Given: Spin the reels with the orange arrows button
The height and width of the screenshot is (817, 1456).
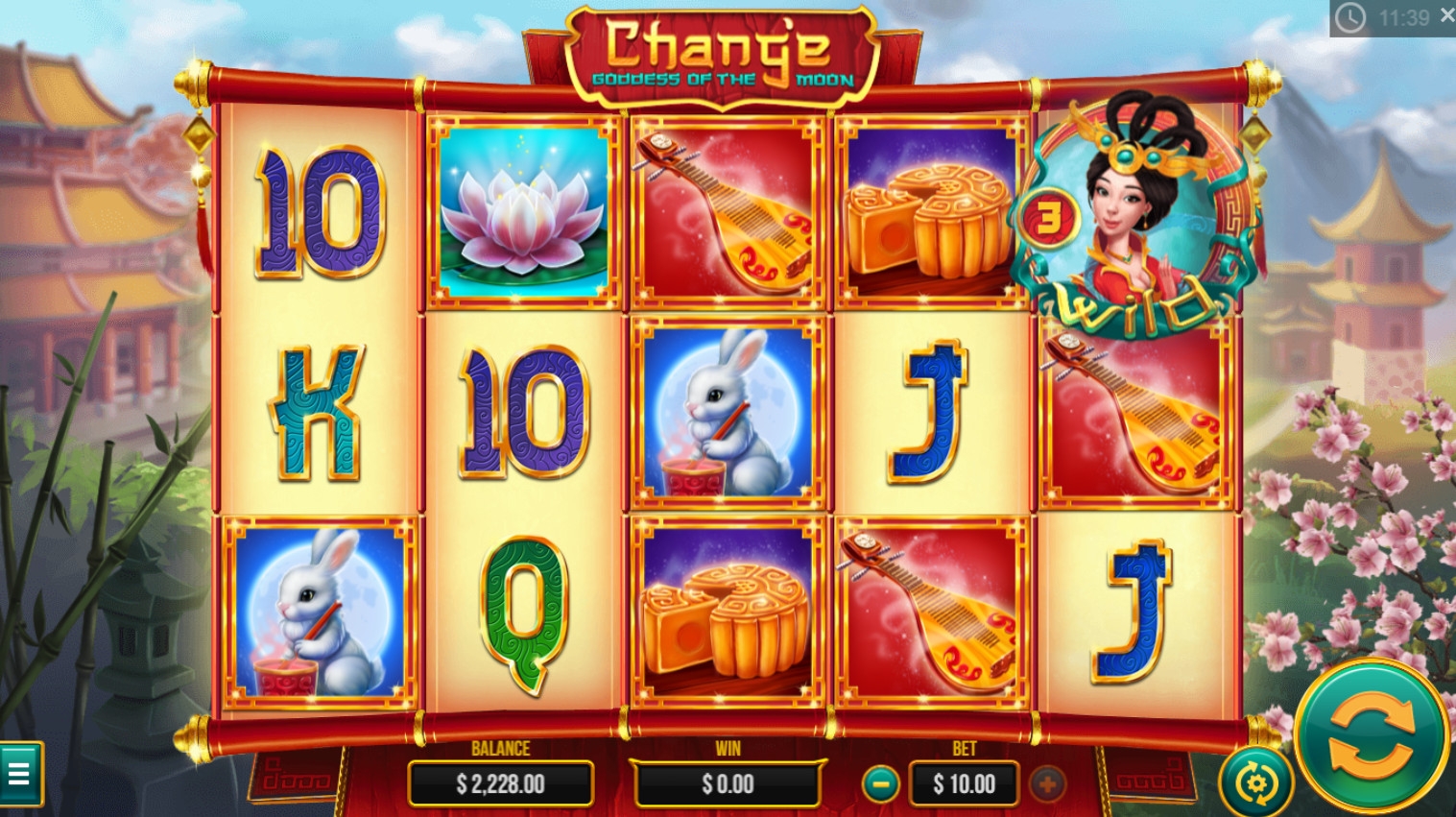Looking at the screenshot, I should [1371, 736].
